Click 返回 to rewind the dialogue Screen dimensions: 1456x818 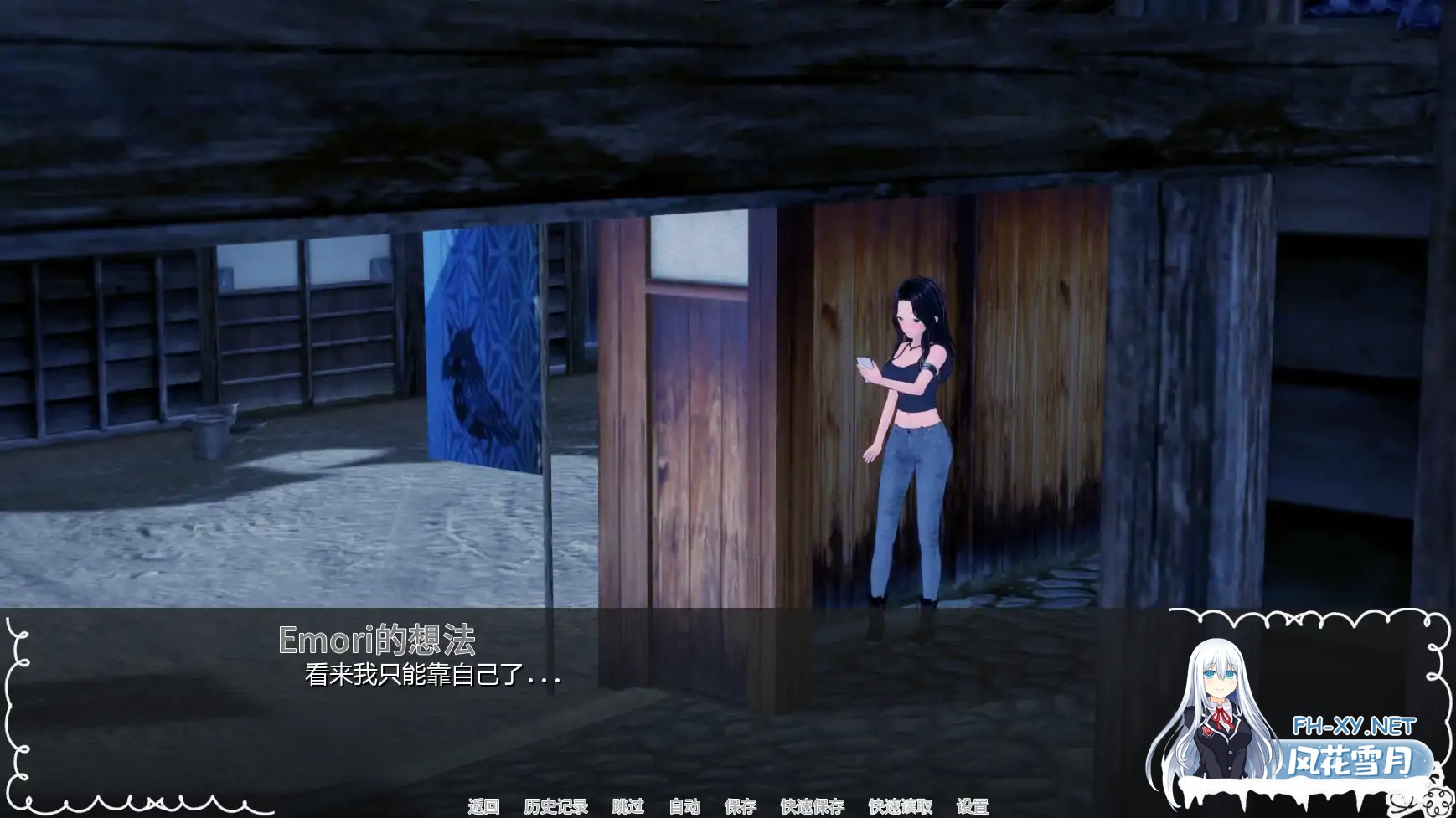click(487, 807)
